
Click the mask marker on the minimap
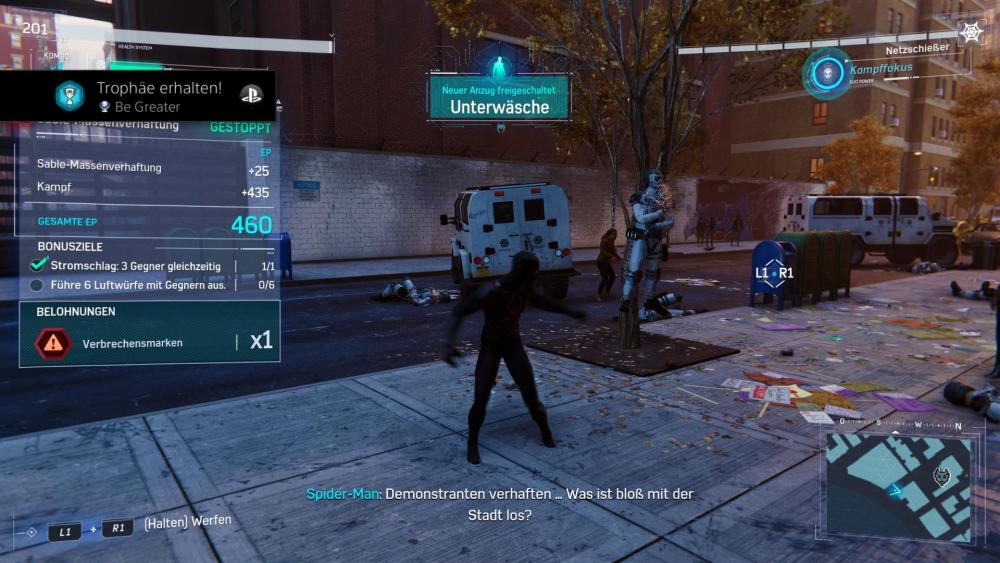coord(939,476)
